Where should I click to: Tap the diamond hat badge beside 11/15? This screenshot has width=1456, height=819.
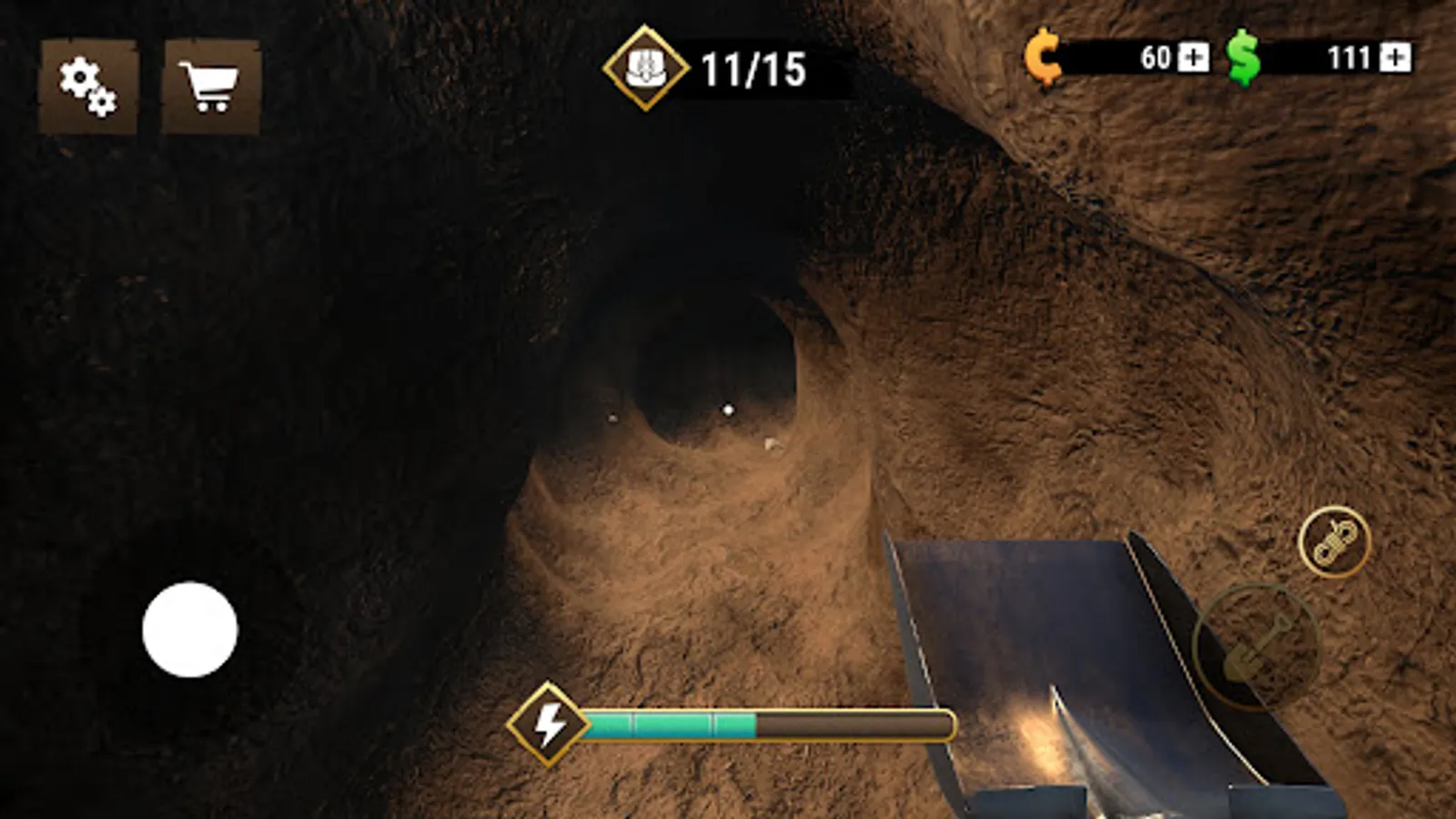pos(646,66)
